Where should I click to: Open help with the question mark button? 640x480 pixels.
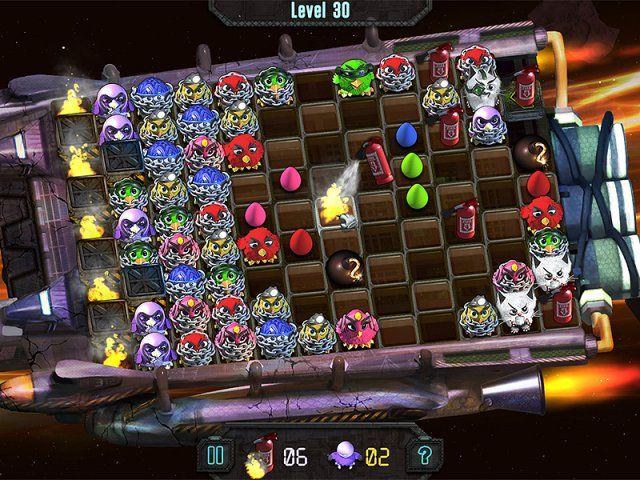tap(426, 456)
